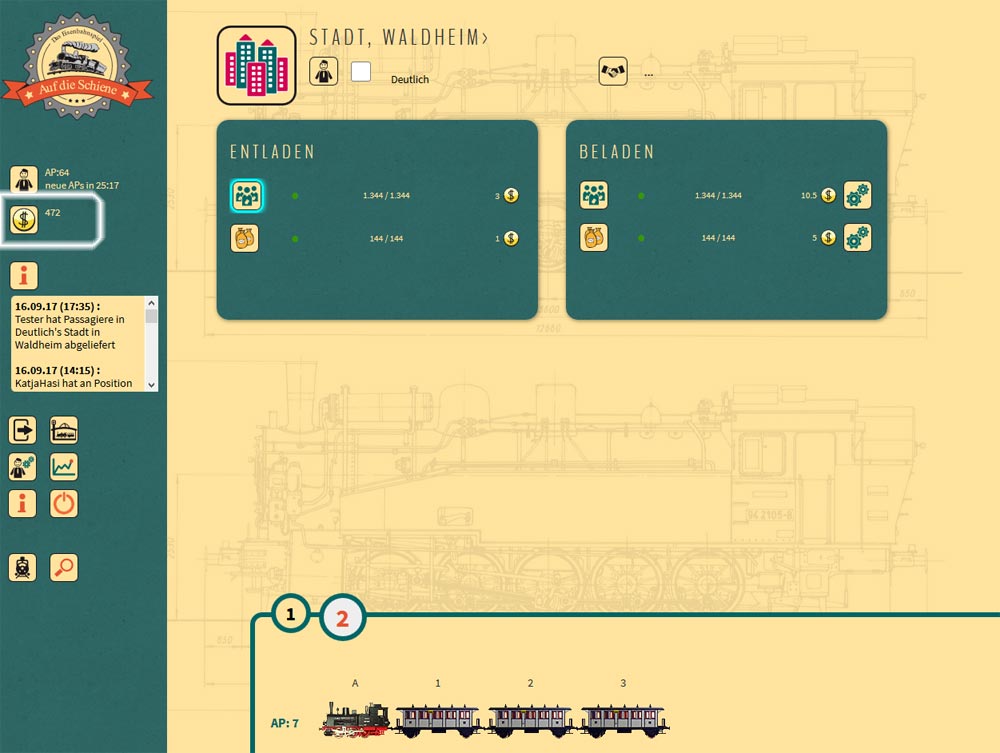Click the exit door arrow icon

tap(23, 430)
